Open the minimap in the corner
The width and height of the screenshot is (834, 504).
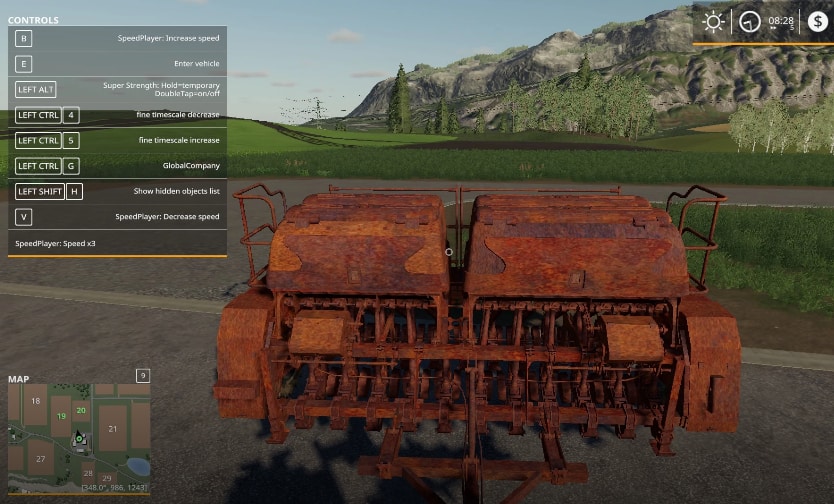(x=78, y=439)
